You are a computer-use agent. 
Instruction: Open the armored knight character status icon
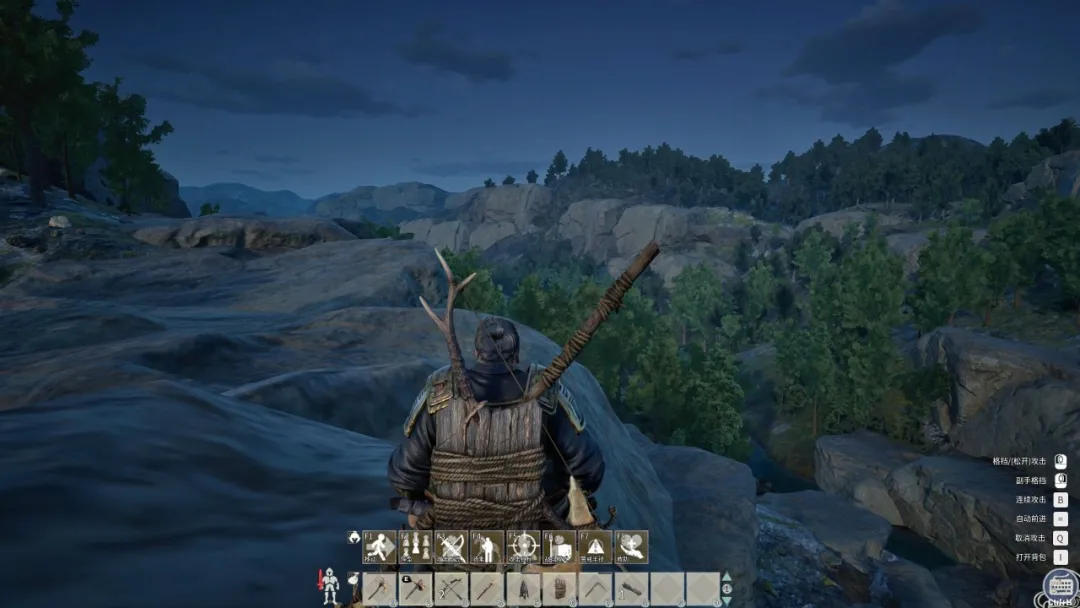(329, 587)
